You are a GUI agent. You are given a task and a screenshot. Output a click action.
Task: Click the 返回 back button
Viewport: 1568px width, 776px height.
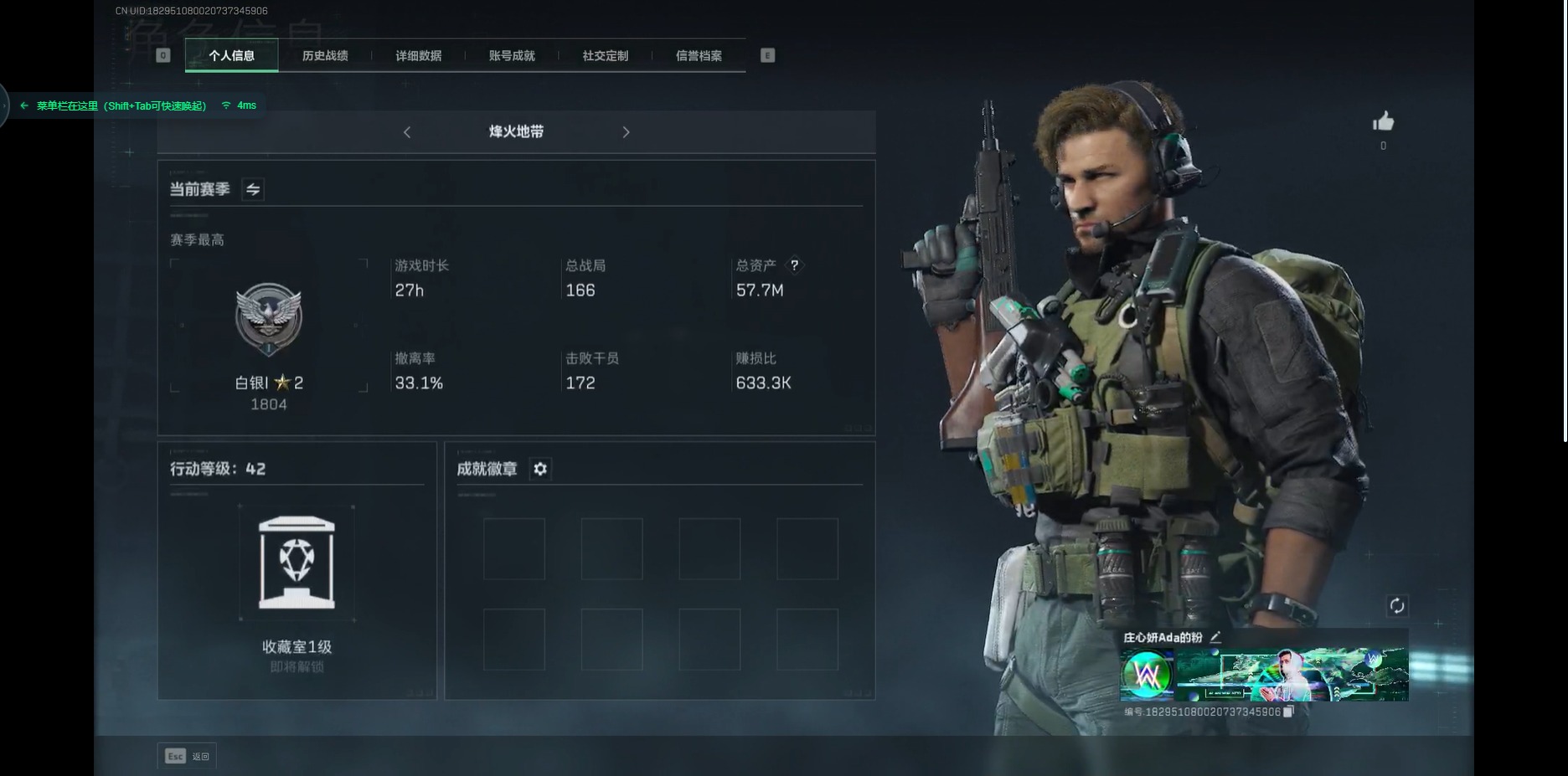click(187, 756)
